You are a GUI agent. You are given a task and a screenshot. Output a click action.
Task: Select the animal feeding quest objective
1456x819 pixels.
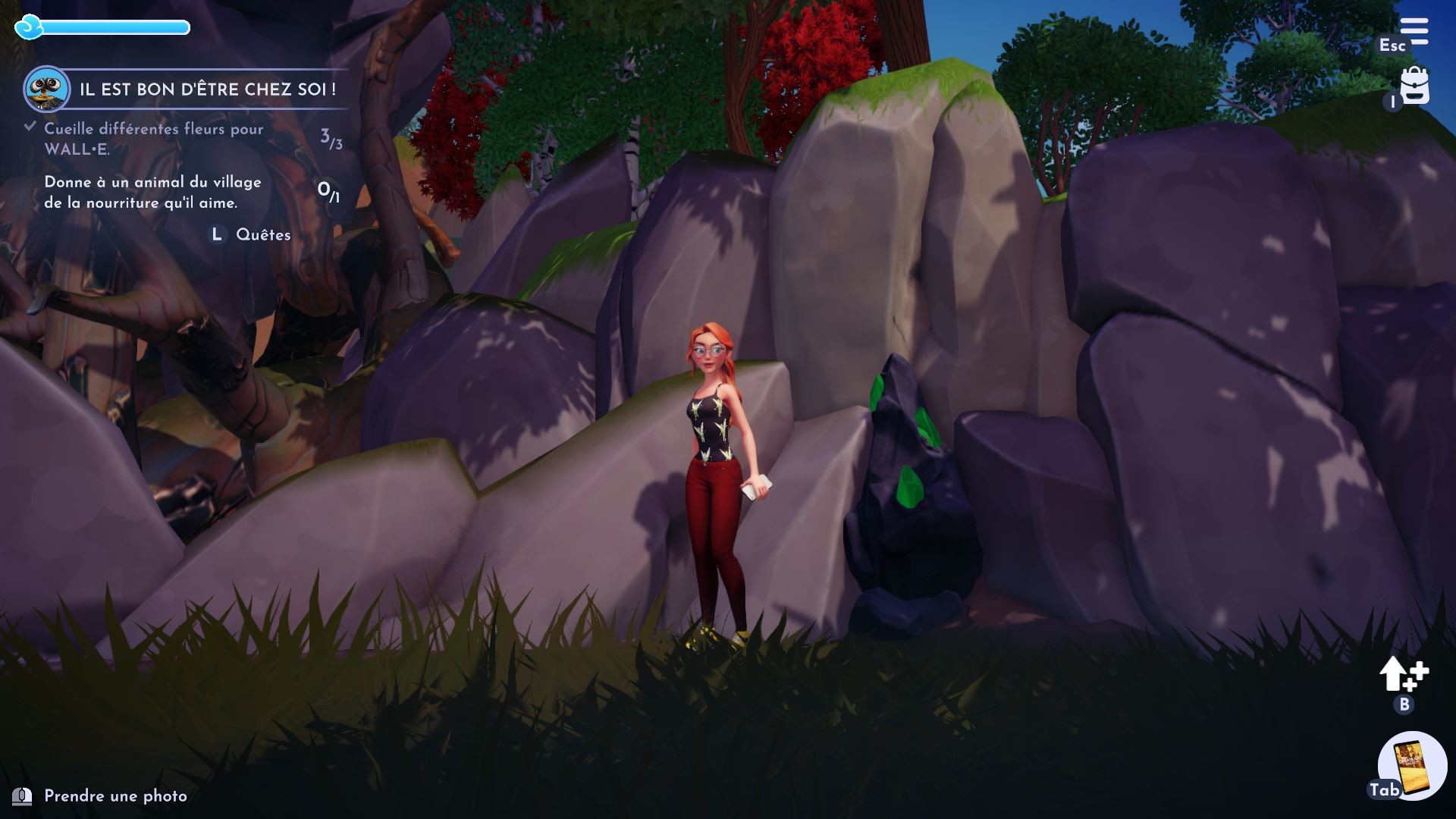tap(152, 193)
